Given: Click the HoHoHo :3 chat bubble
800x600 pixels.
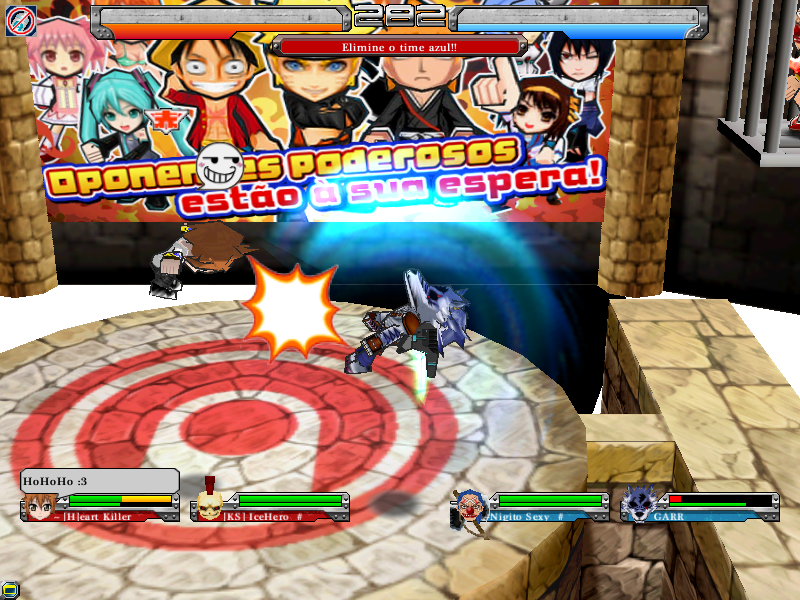Looking at the screenshot, I should click(99, 481).
